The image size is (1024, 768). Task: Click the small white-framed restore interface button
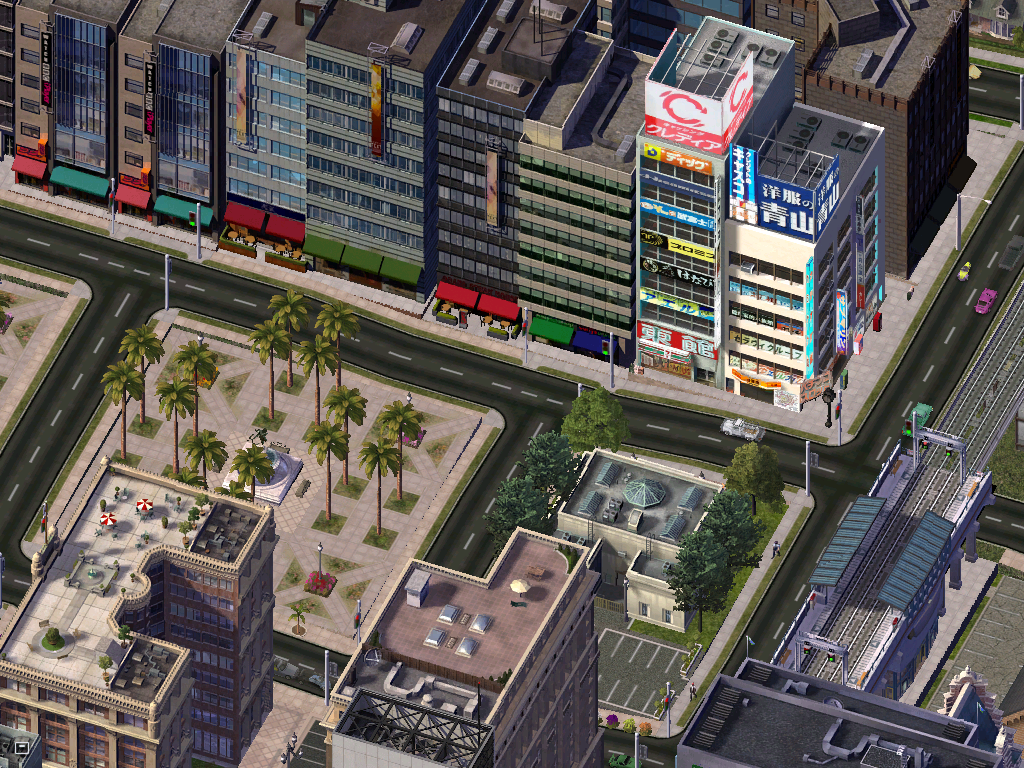pyautogui.click(x=21, y=747)
